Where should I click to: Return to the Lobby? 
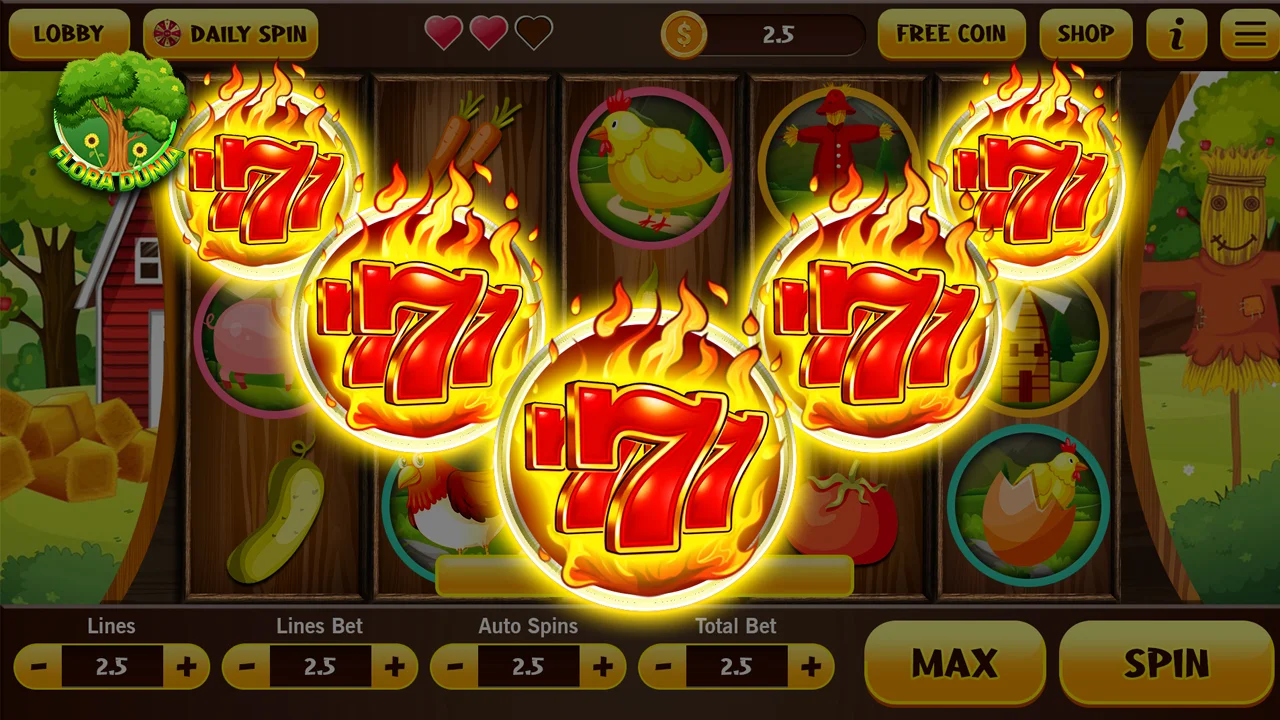pyautogui.click(x=68, y=34)
